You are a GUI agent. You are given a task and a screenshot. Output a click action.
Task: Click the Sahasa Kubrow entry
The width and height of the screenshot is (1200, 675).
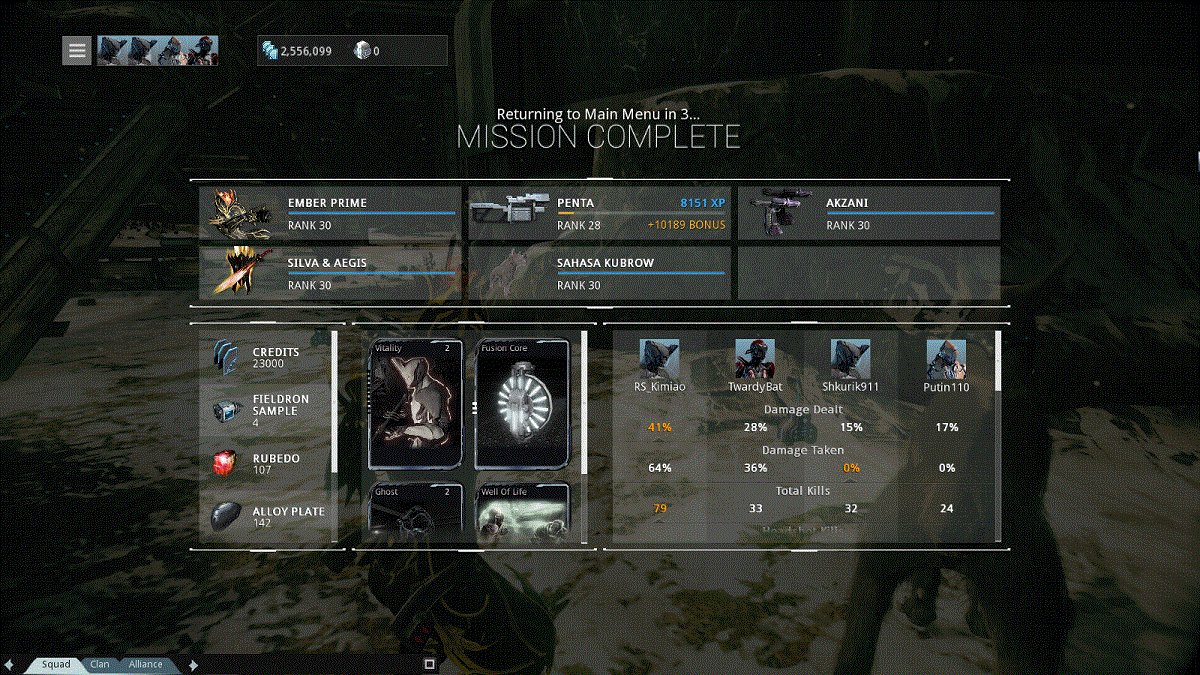pyautogui.click(x=599, y=273)
